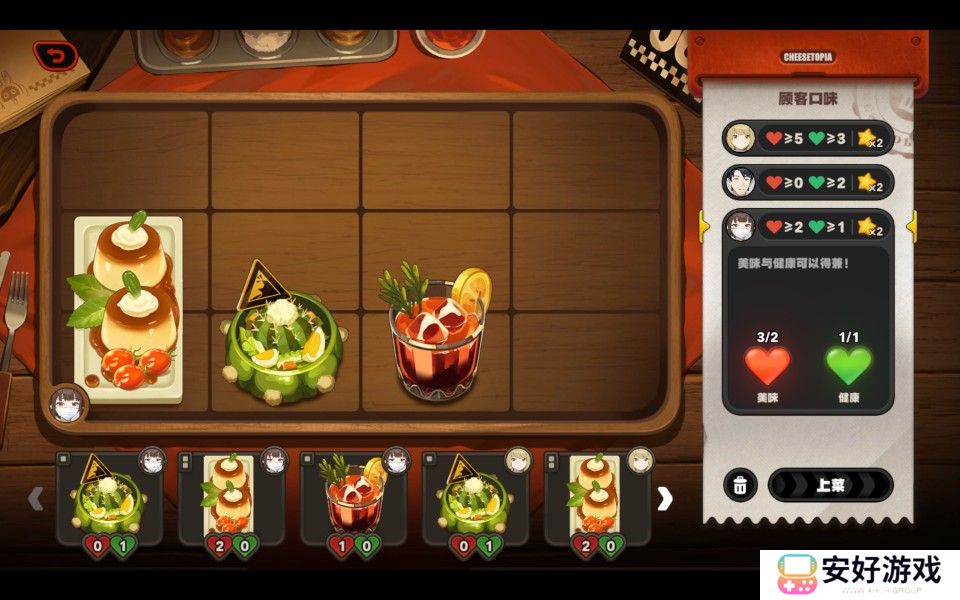Pick the pudding card tagged with blonde customer
Image resolution: width=960 pixels, height=600 pixels.
tap(598, 497)
